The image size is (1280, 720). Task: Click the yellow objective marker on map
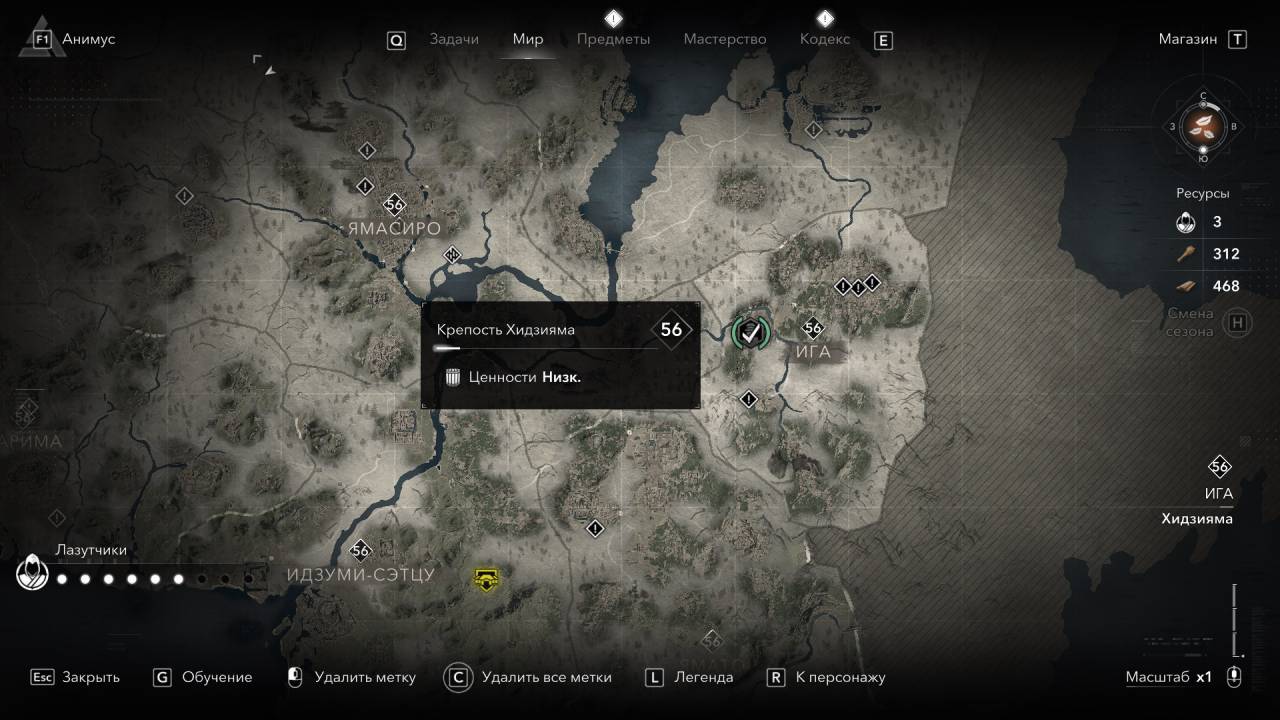(486, 577)
